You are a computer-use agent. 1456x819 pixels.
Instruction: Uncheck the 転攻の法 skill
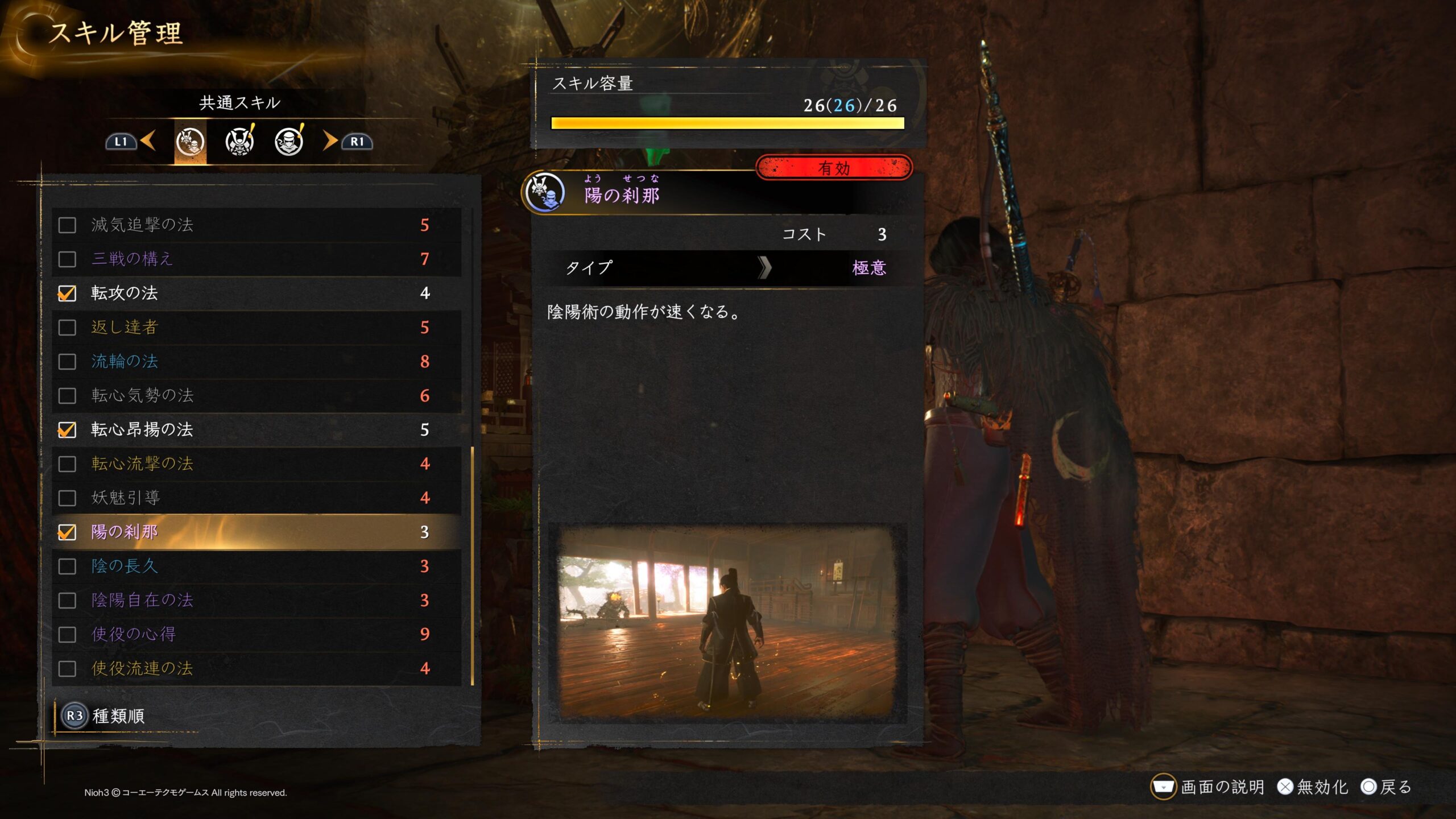point(67,293)
